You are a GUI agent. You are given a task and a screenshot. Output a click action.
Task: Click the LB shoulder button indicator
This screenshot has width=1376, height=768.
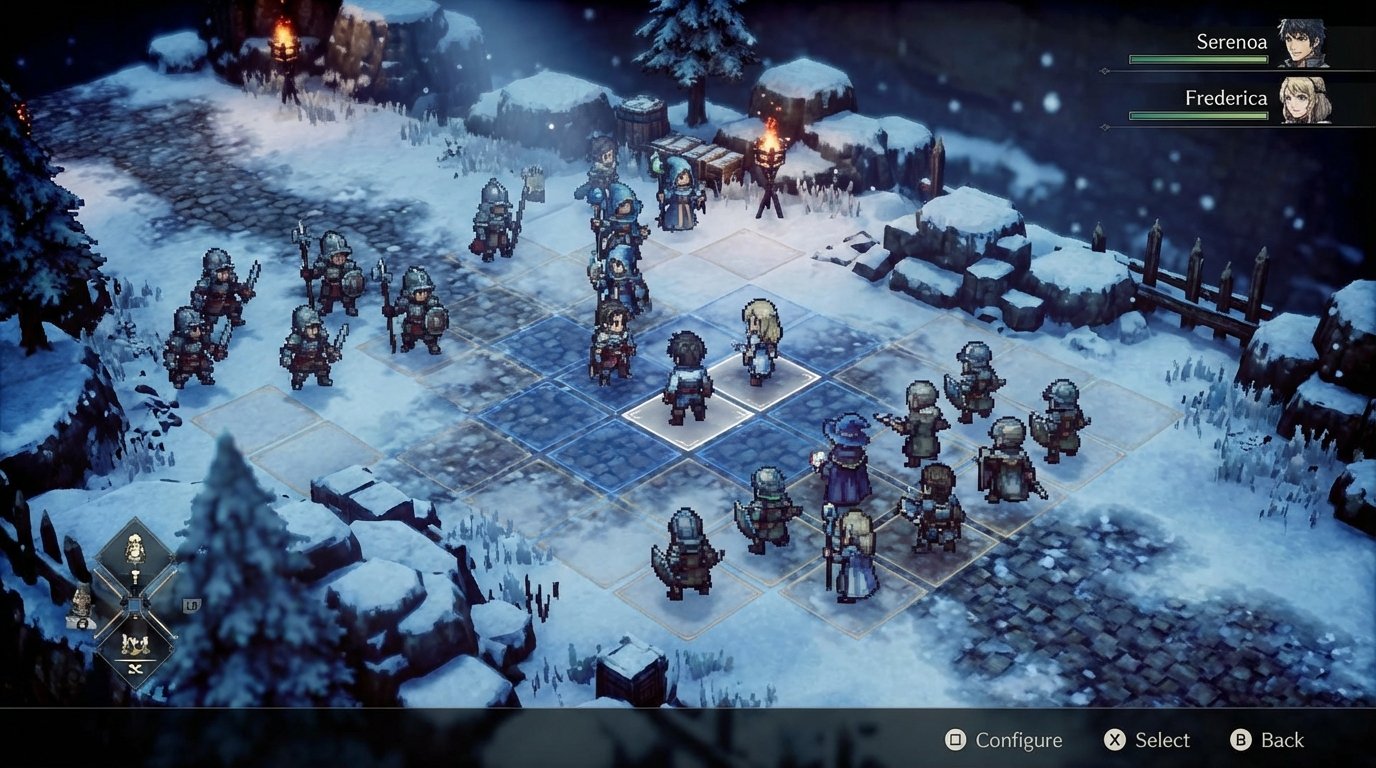click(193, 604)
